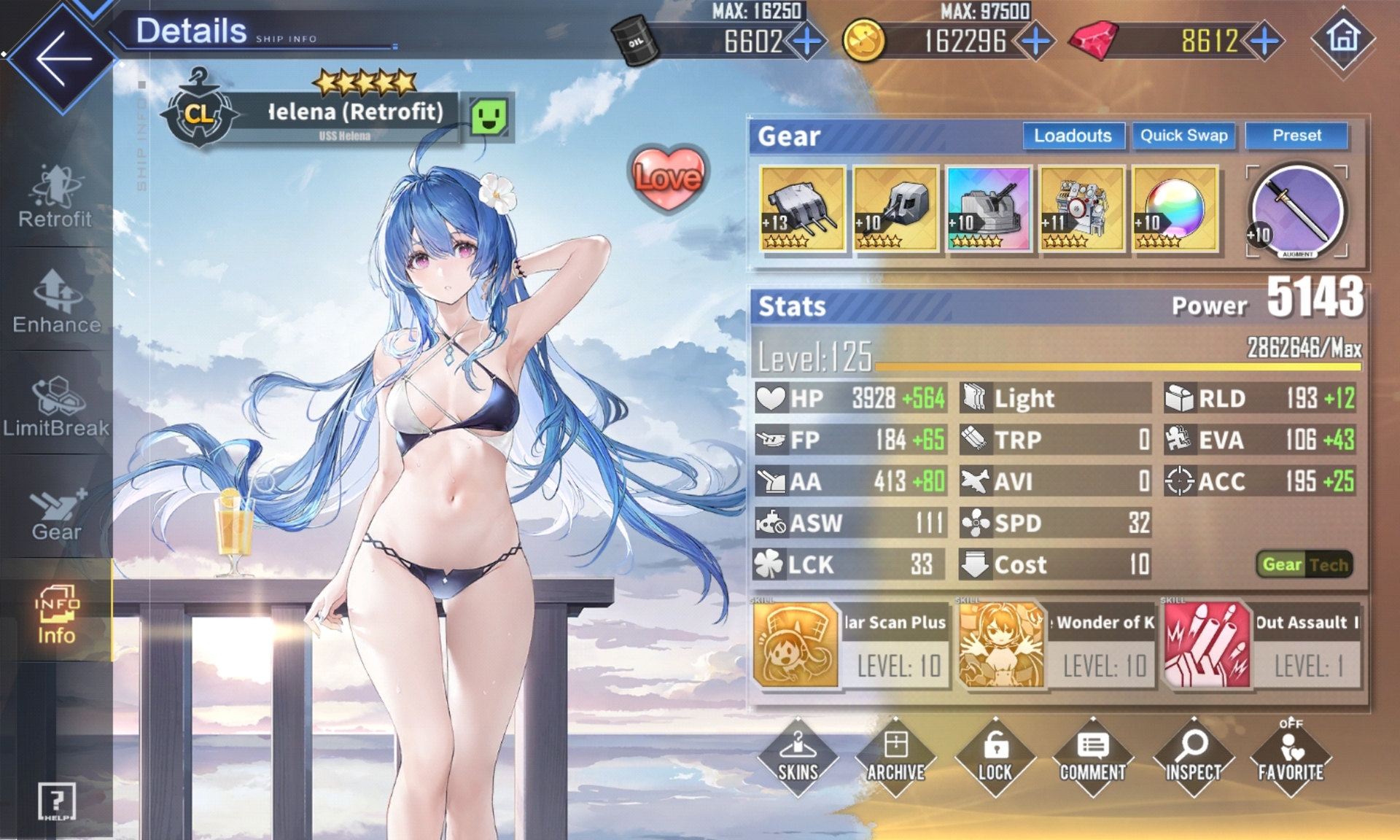View the Radar Scan Plus skill
This screenshot has height=840, width=1400.
click(850, 645)
